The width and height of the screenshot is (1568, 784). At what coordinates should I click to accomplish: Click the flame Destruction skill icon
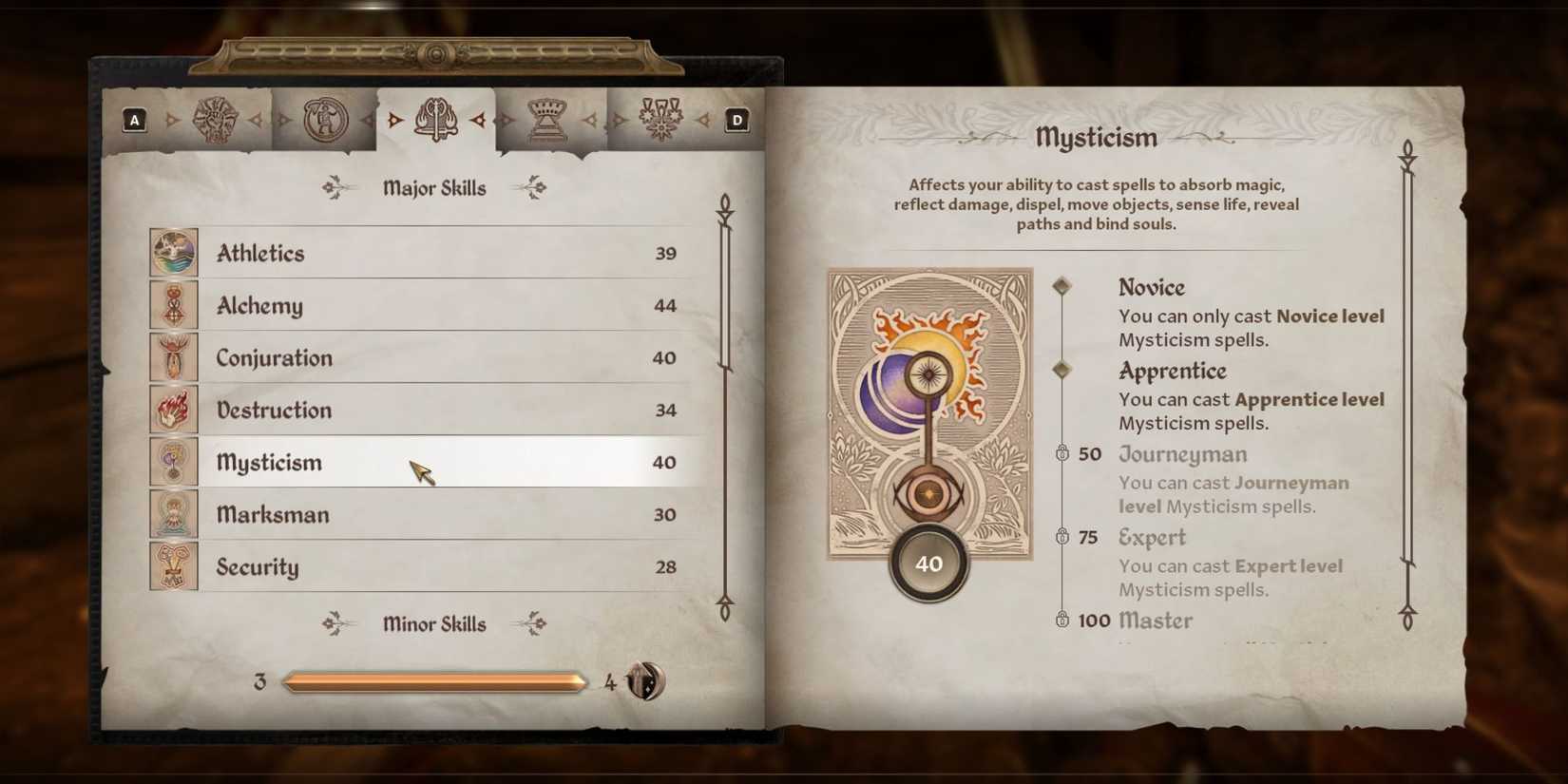(x=173, y=410)
